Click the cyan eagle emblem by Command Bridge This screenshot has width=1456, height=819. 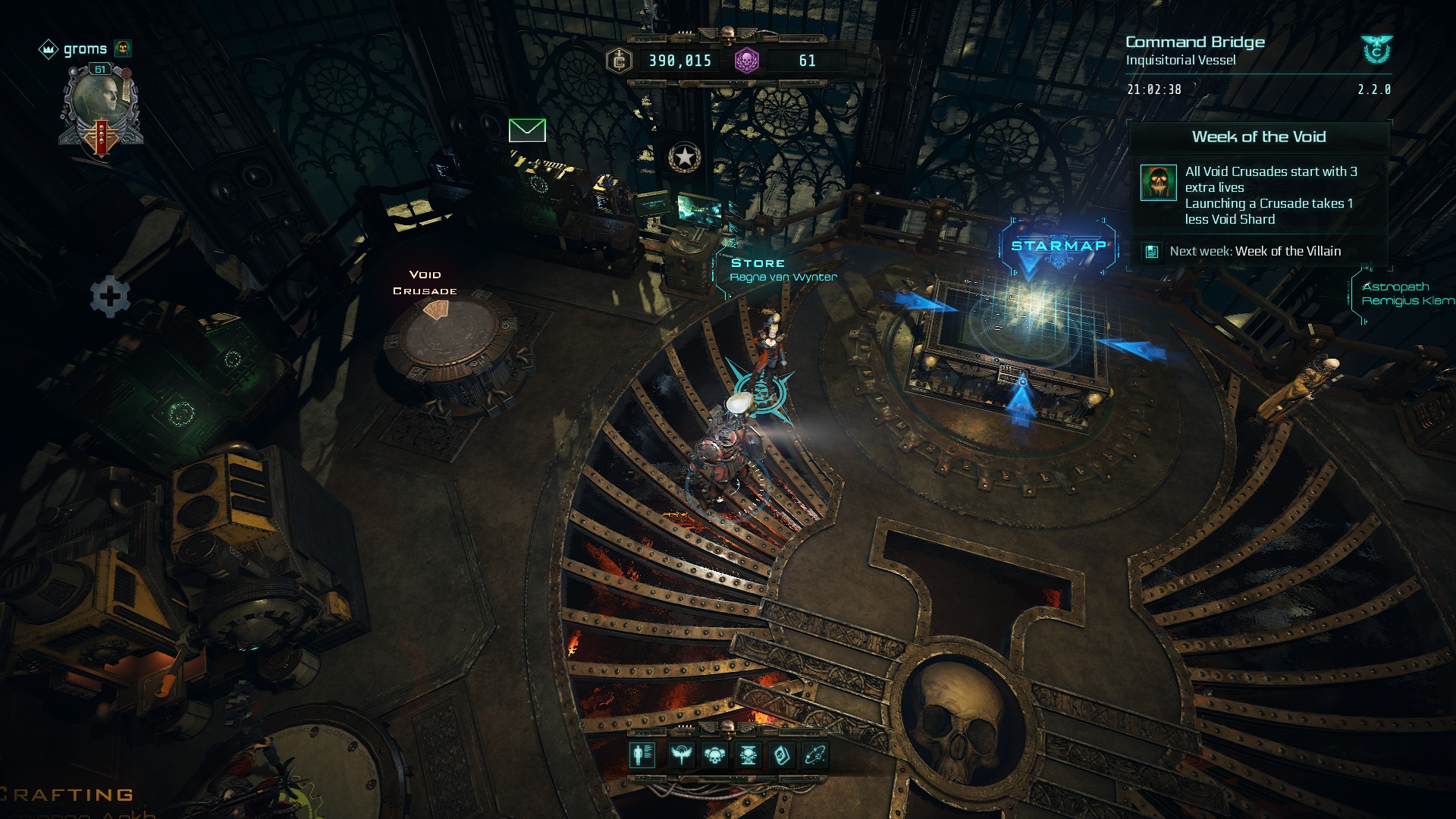tap(1376, 50)
